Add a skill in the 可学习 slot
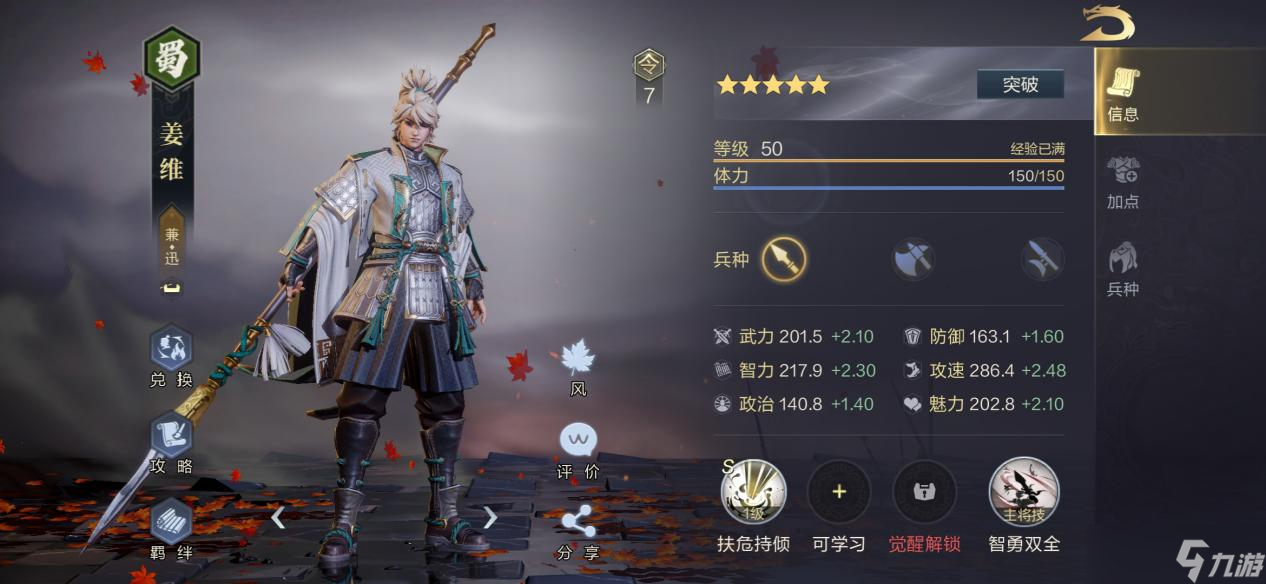 tap(839, 492)
